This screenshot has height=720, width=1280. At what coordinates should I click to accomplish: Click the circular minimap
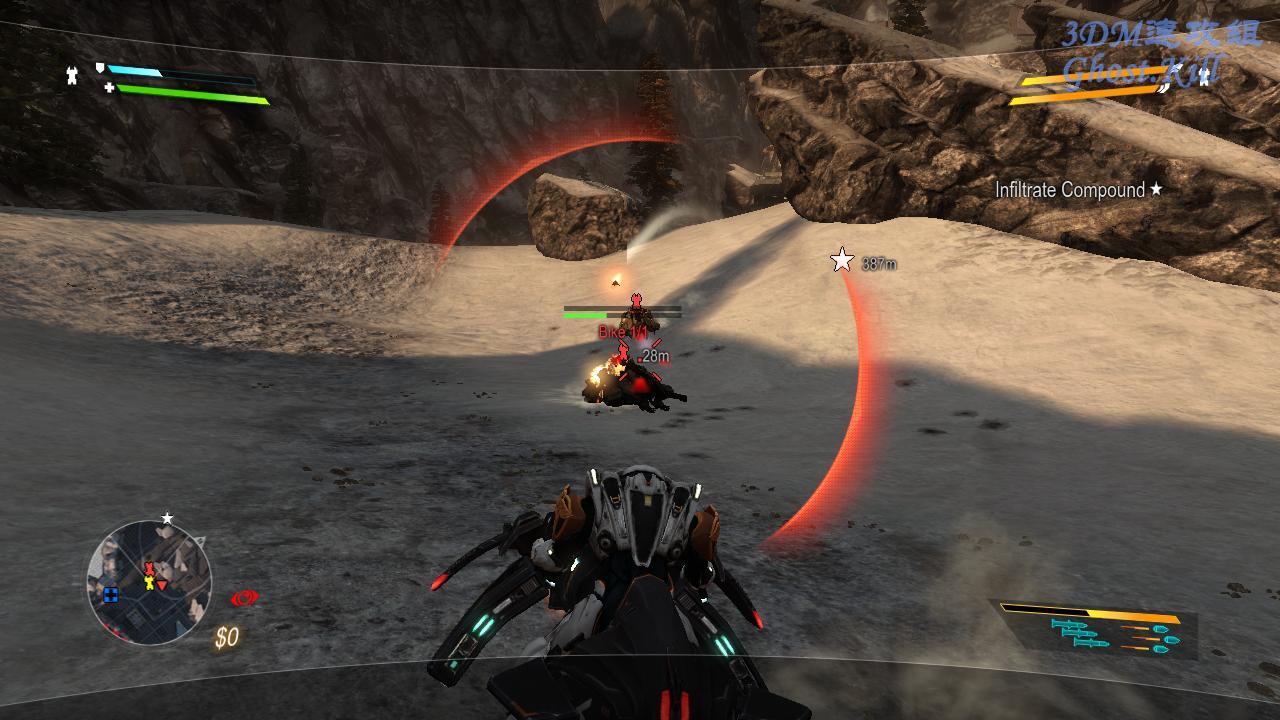[149, 582]
